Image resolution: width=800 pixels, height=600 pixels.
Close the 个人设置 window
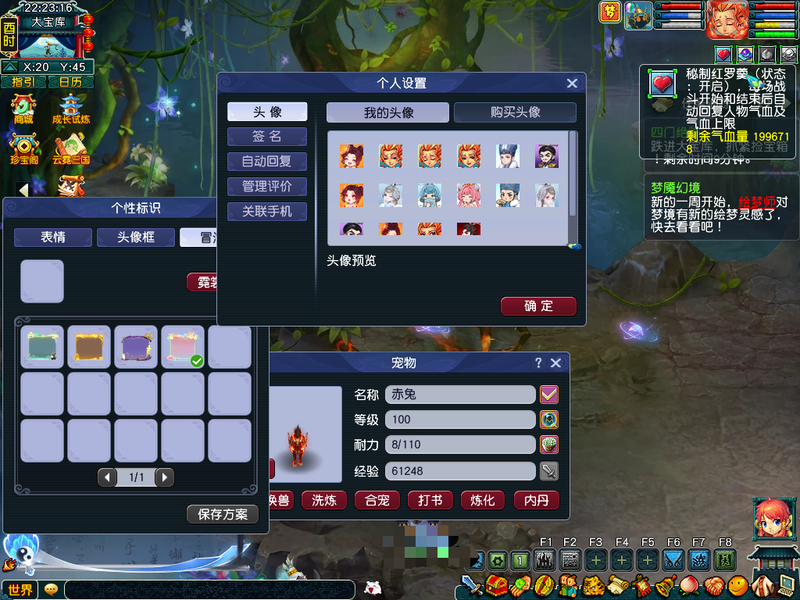coord(572,84)
